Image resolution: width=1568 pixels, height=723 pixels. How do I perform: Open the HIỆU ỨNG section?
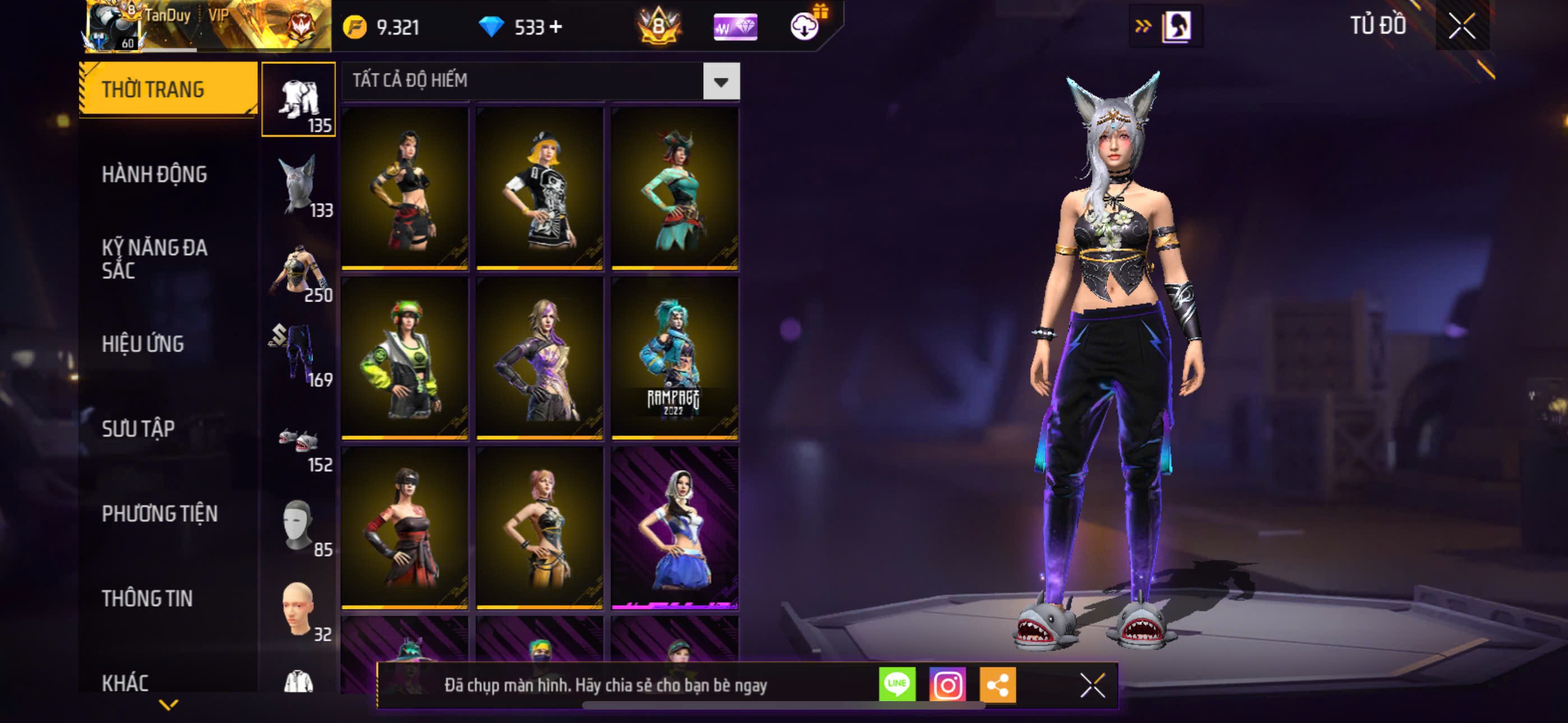tap(142, 345)
